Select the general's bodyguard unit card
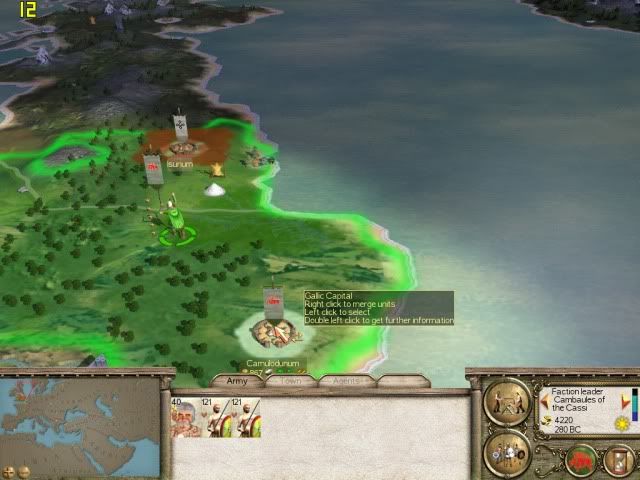 tap(185, 417)
